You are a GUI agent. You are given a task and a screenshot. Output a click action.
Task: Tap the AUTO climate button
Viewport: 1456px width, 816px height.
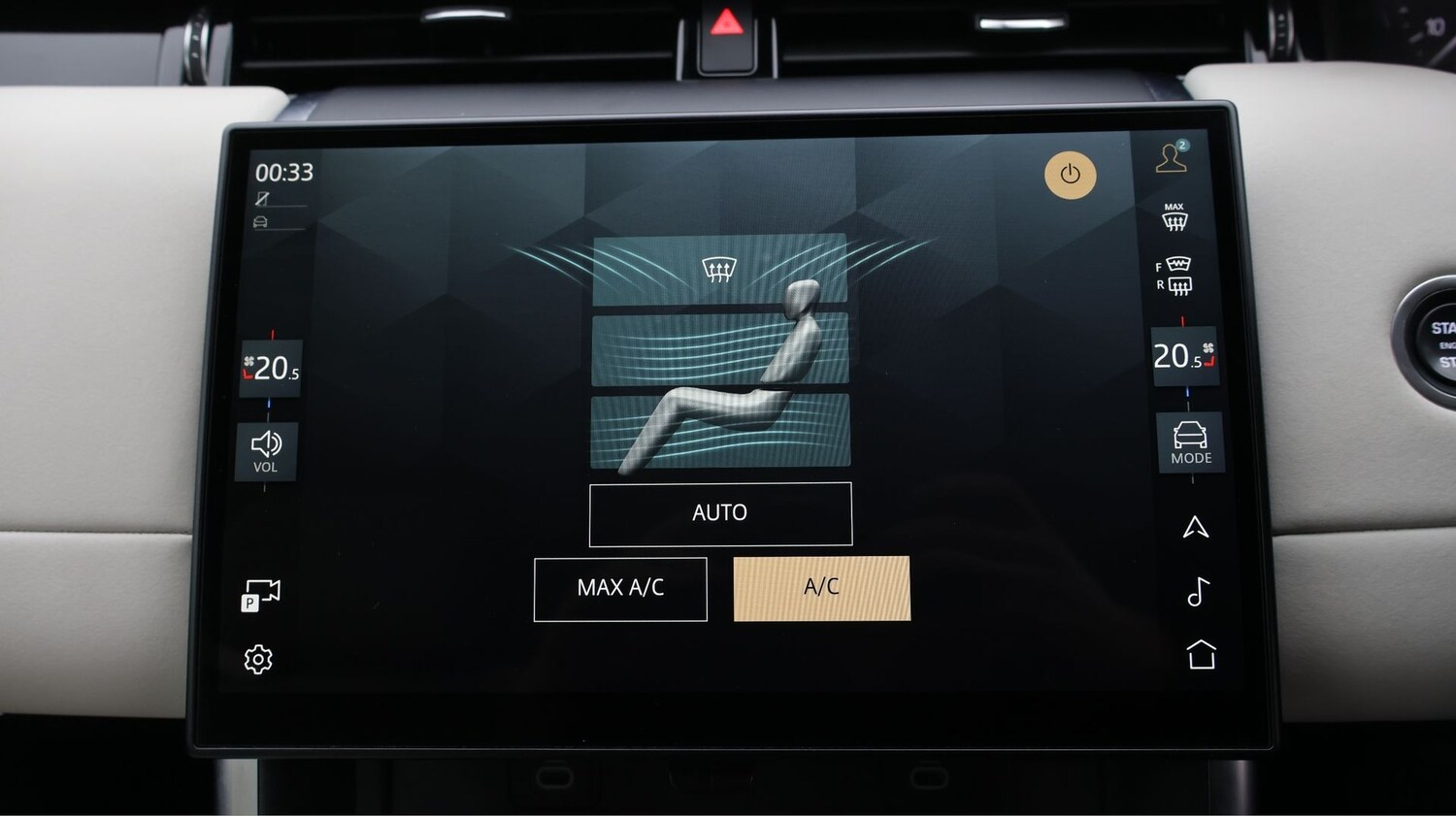click(x=720, y=513)
